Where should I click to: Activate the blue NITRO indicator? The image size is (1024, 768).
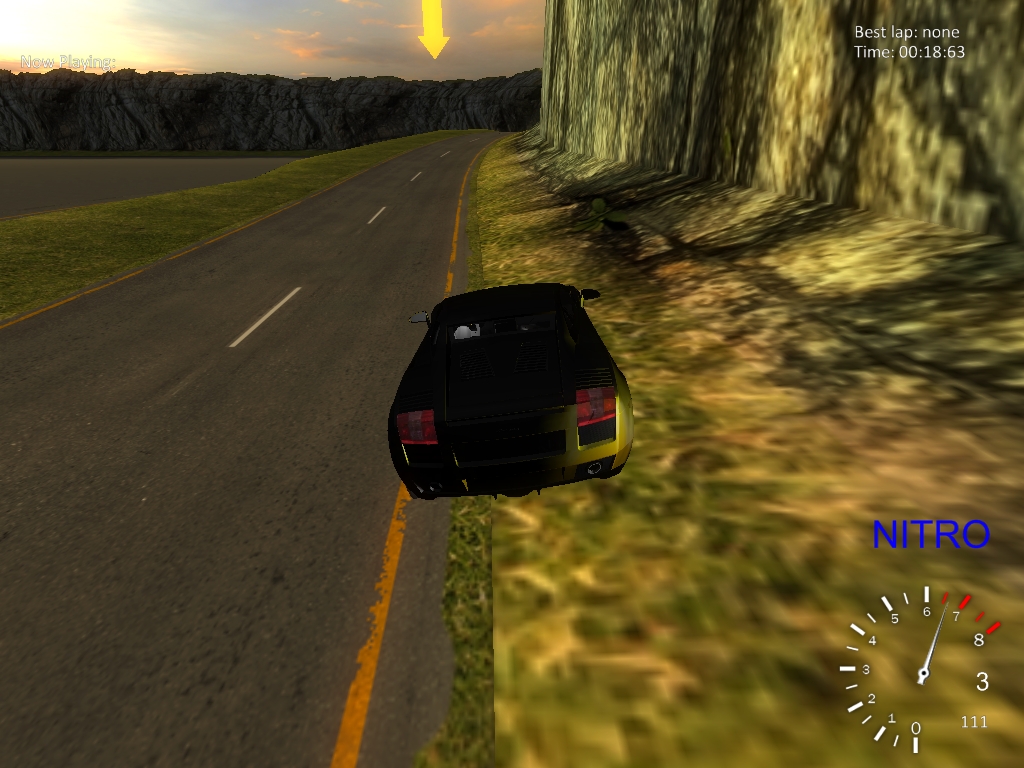tap(930, 534)
